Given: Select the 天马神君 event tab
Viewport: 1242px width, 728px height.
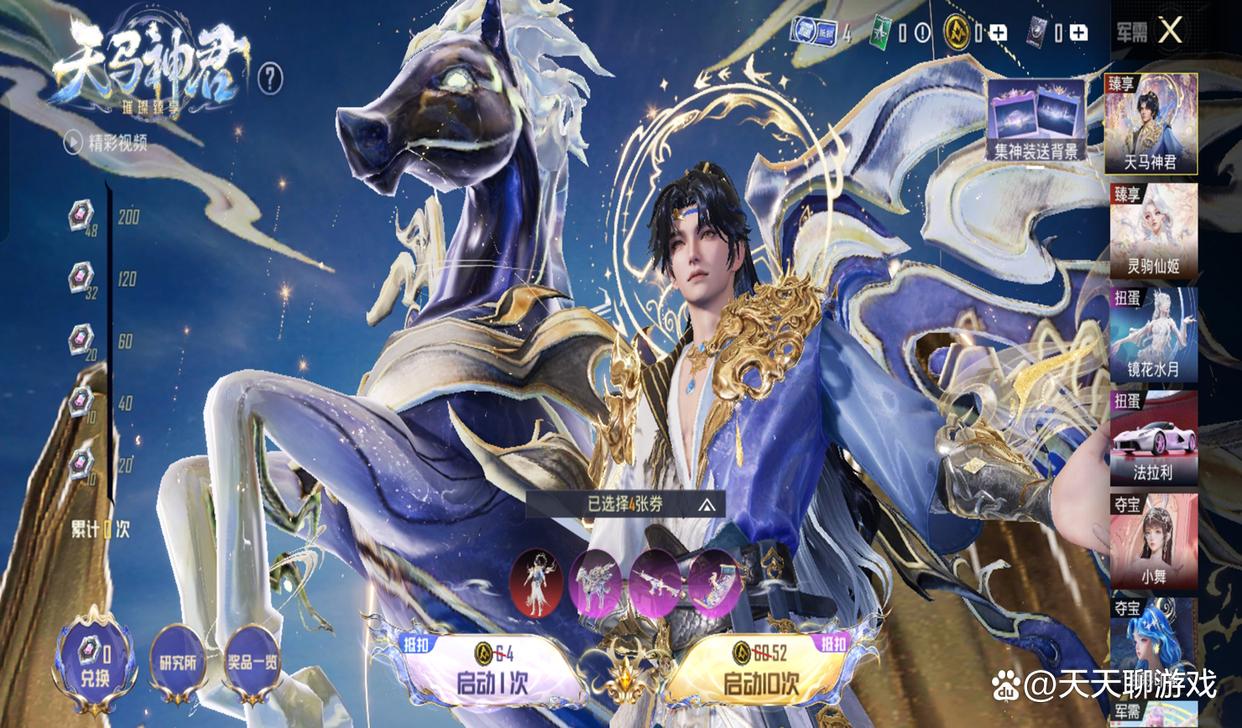Looking at the screenshot, I should (1153, 124).
